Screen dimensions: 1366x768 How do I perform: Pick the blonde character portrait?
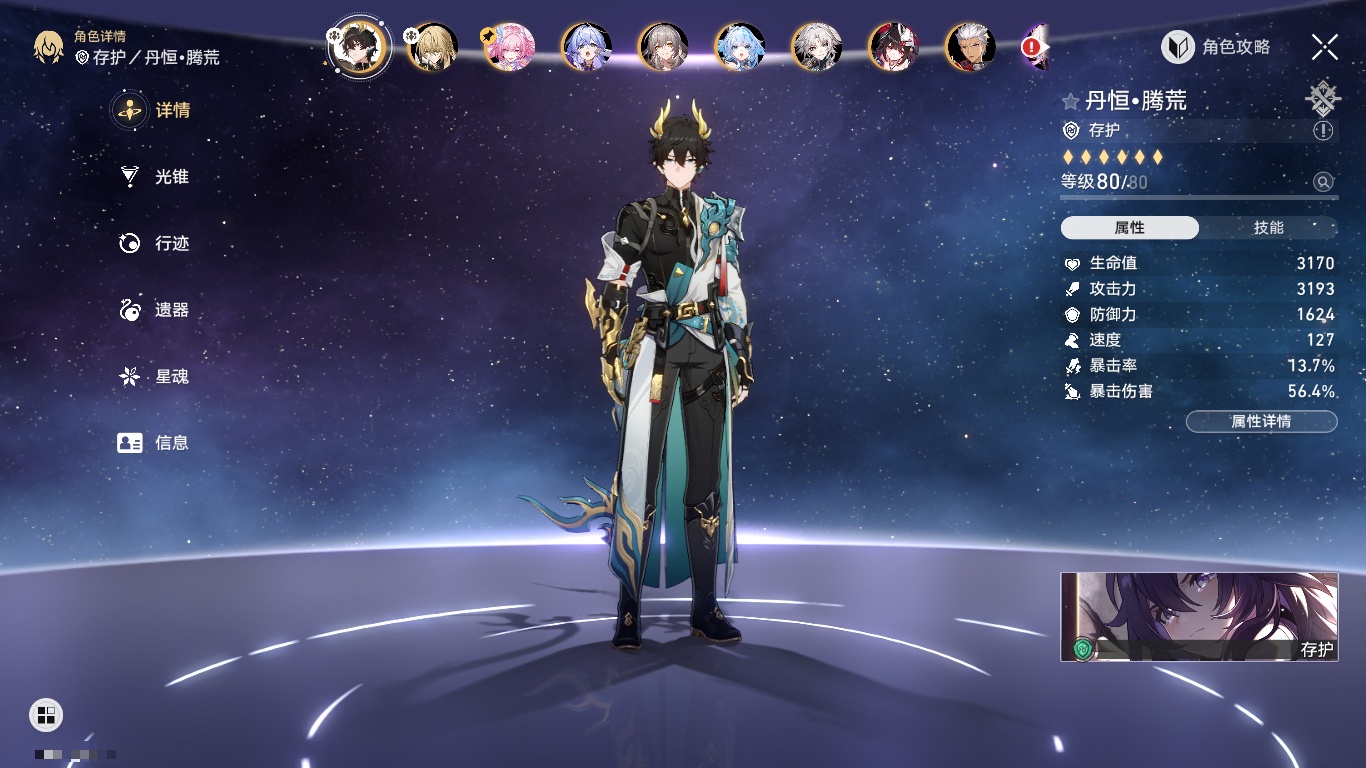coord(433,47)
